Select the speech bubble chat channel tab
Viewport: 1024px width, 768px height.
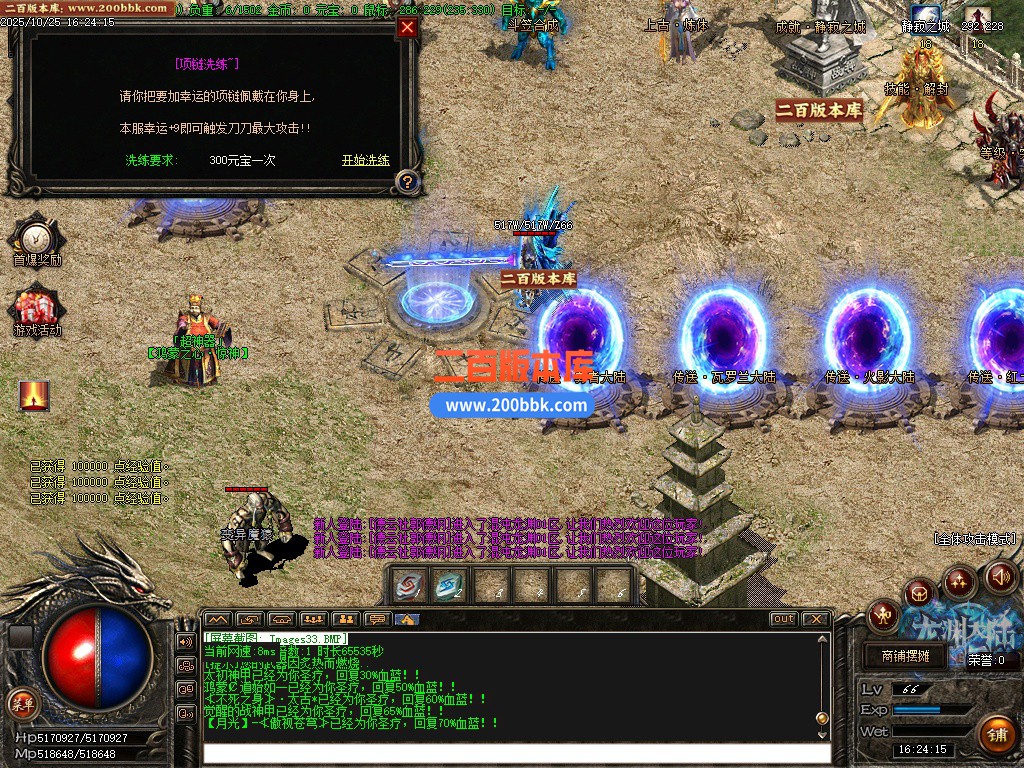point(377,619)
